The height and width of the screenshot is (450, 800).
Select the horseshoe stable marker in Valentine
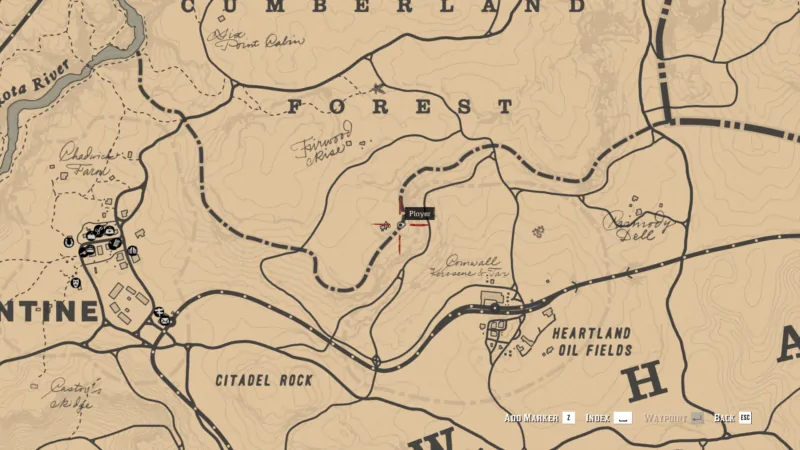pyautogui.click(x=69, y=241)
